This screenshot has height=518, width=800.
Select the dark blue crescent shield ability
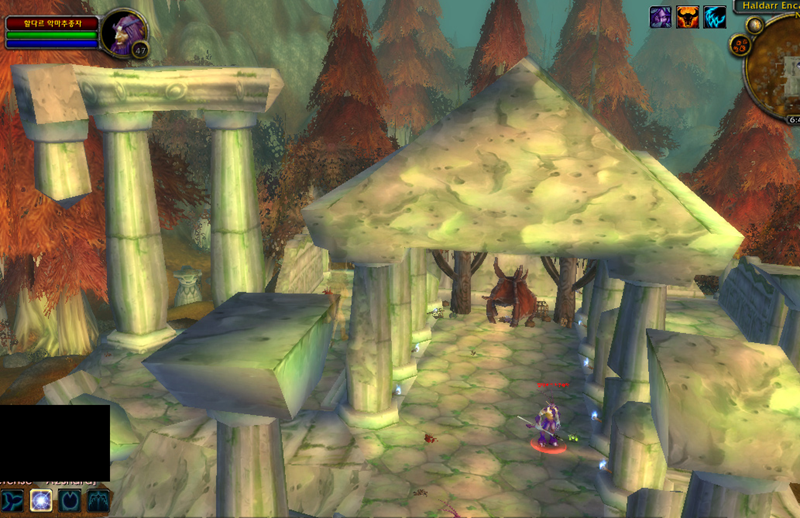(x=70, y=500)
